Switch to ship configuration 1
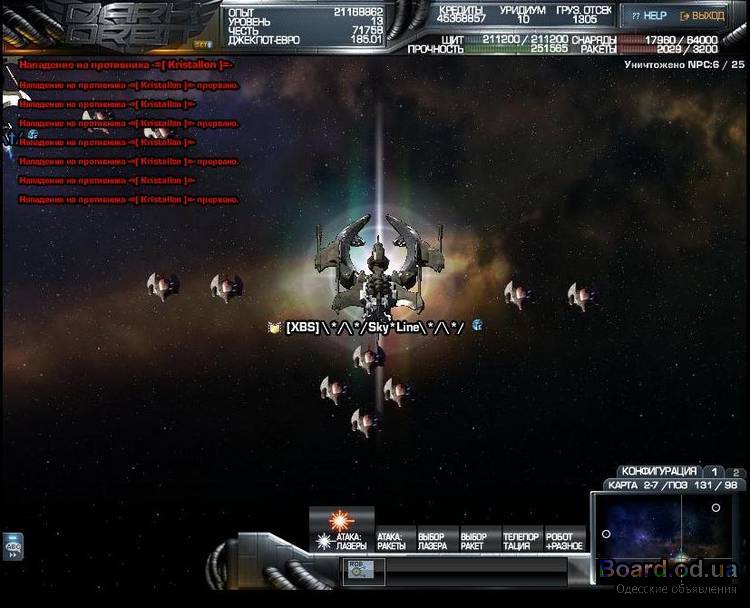This screenshot has width=750, height=608. (714, 471)
